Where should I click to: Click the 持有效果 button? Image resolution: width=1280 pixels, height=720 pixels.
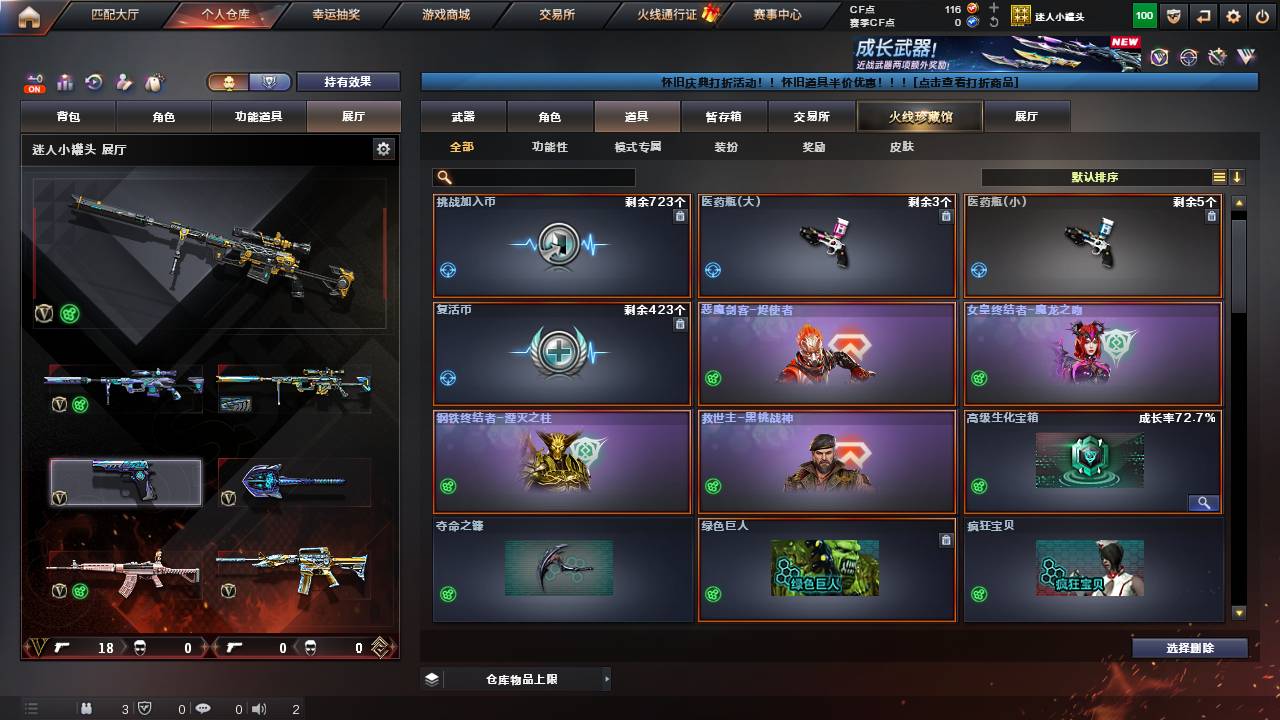click(348, 81)
